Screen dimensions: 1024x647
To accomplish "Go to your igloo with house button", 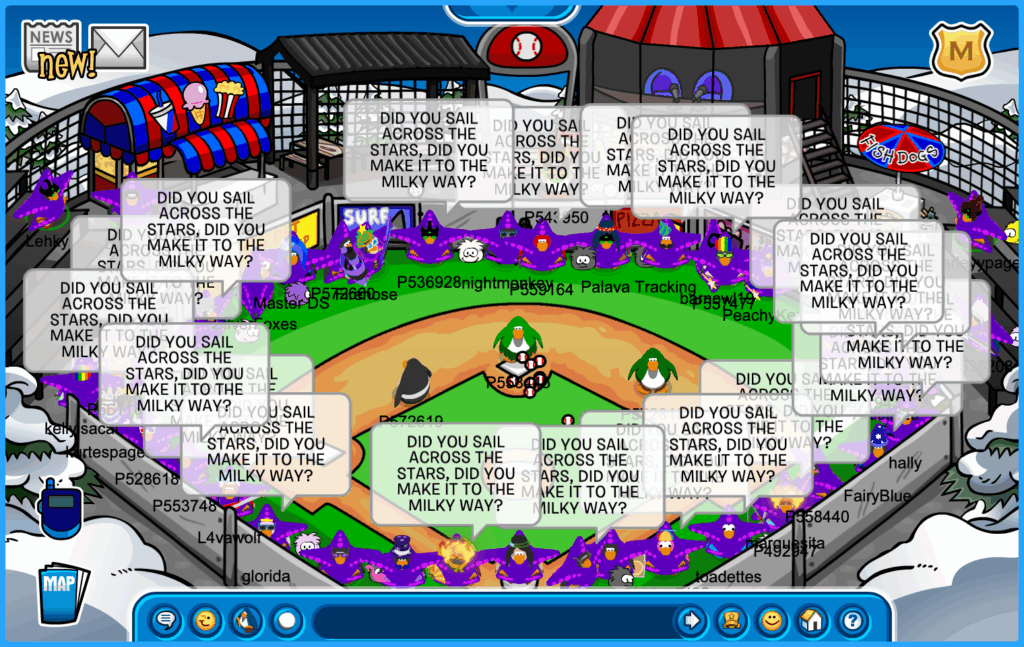I will [x=811, y=621].
